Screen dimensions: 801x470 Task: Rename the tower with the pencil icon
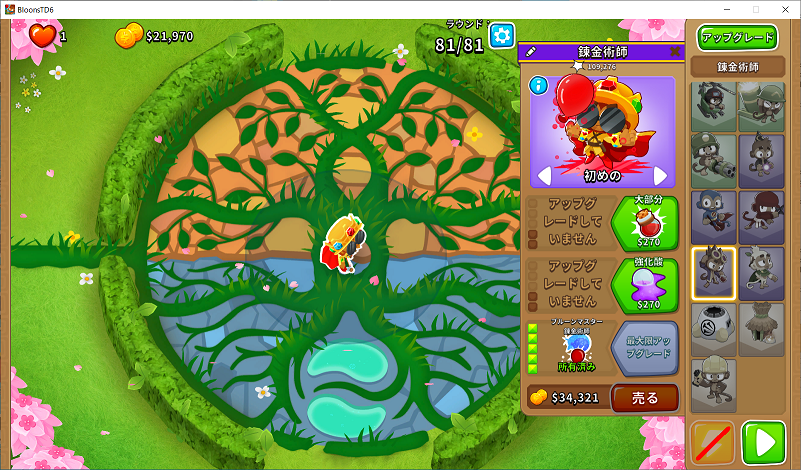[x=530, y=51]
